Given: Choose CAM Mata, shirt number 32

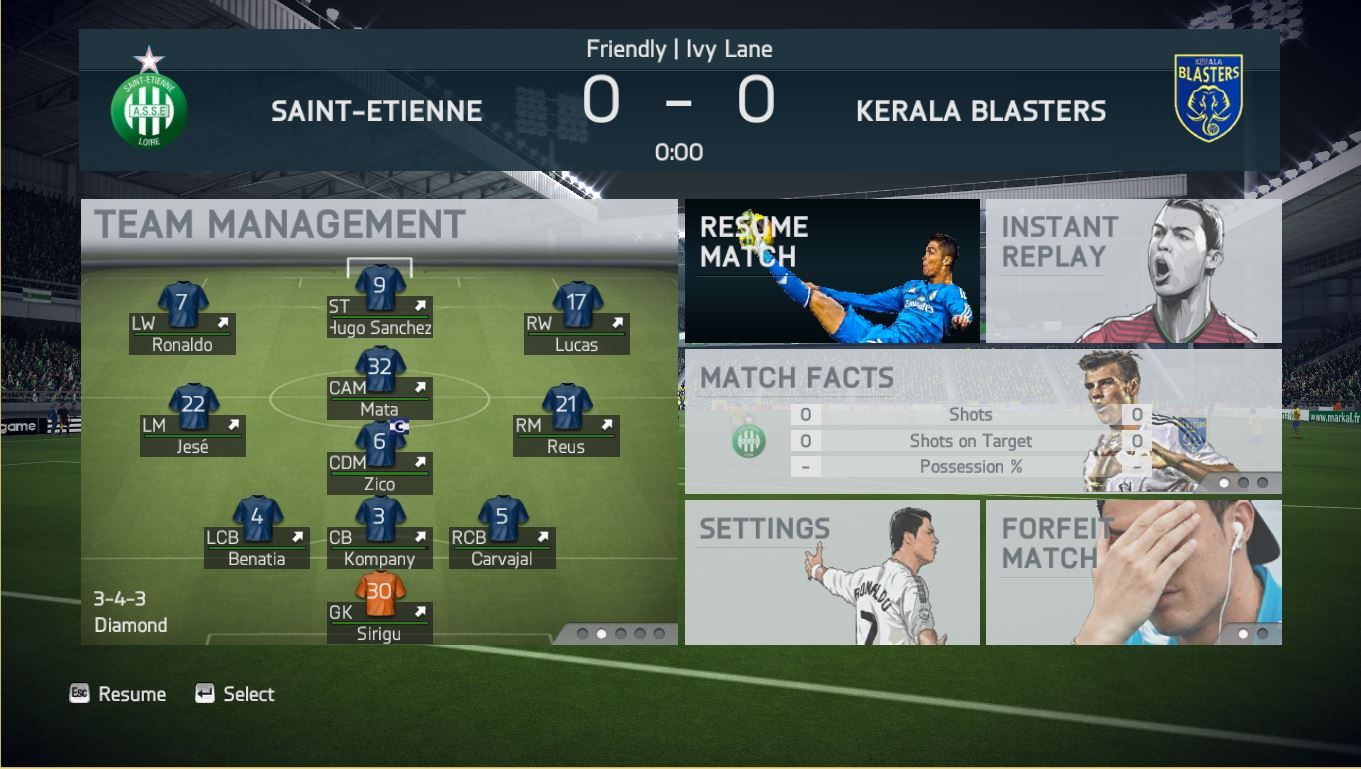Looking at the screenshot, I should click(x=380, y=382).
